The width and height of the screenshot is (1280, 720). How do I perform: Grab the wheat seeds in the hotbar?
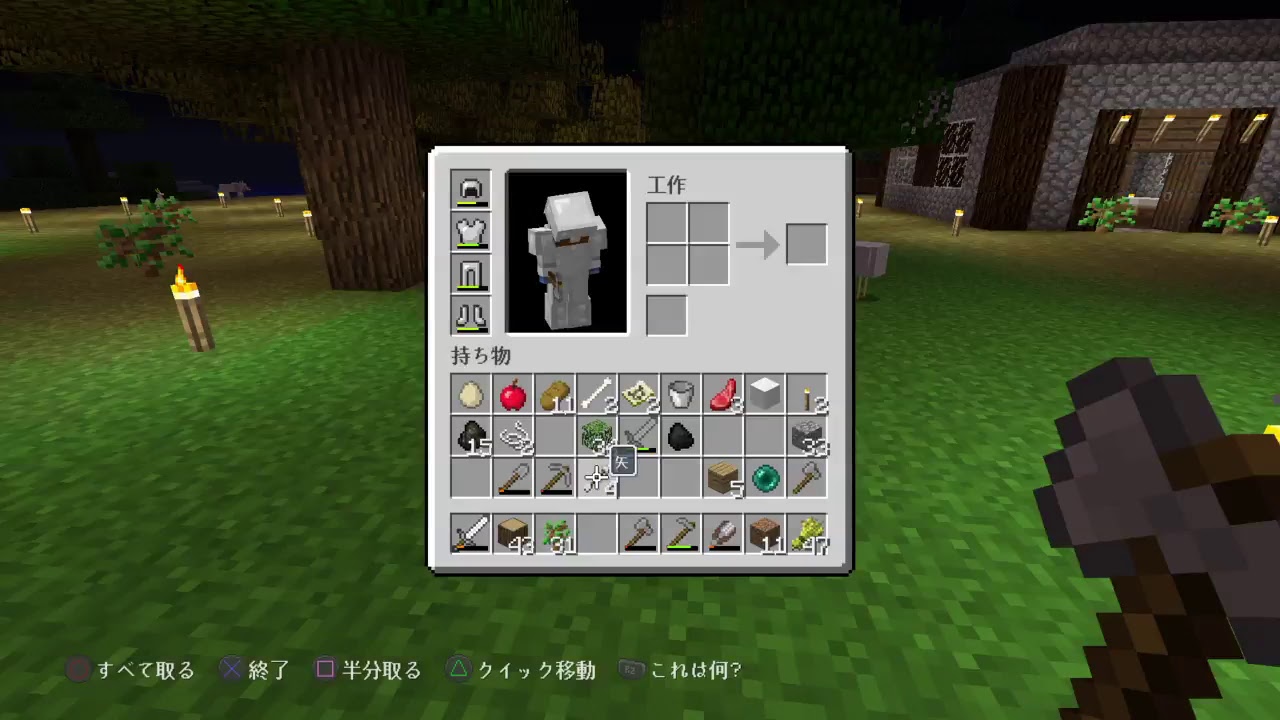[807, 533]
